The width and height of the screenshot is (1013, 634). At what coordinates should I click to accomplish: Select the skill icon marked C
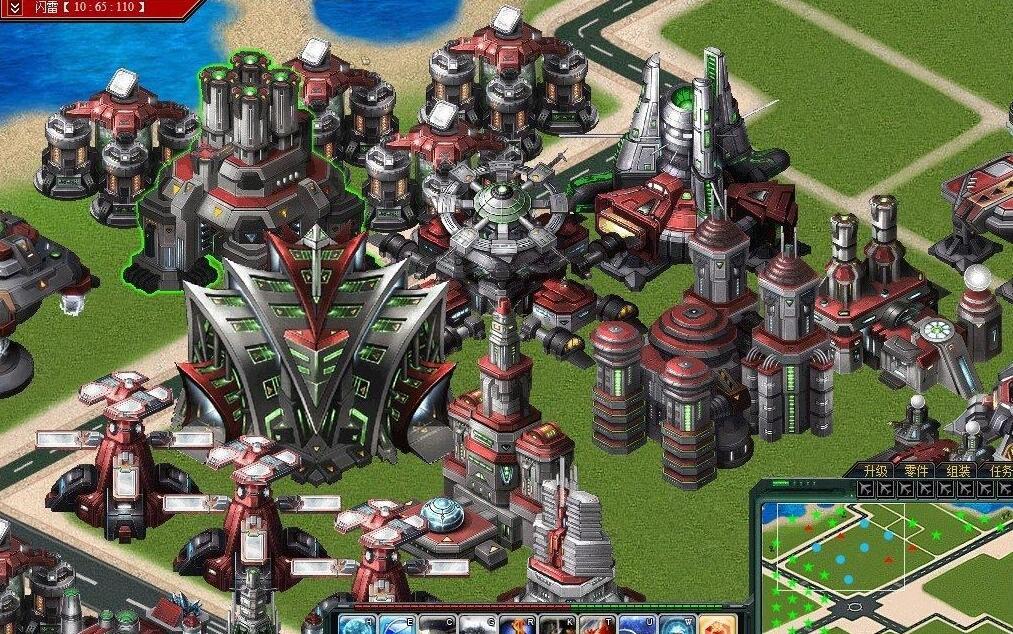(x=437, y=624)
